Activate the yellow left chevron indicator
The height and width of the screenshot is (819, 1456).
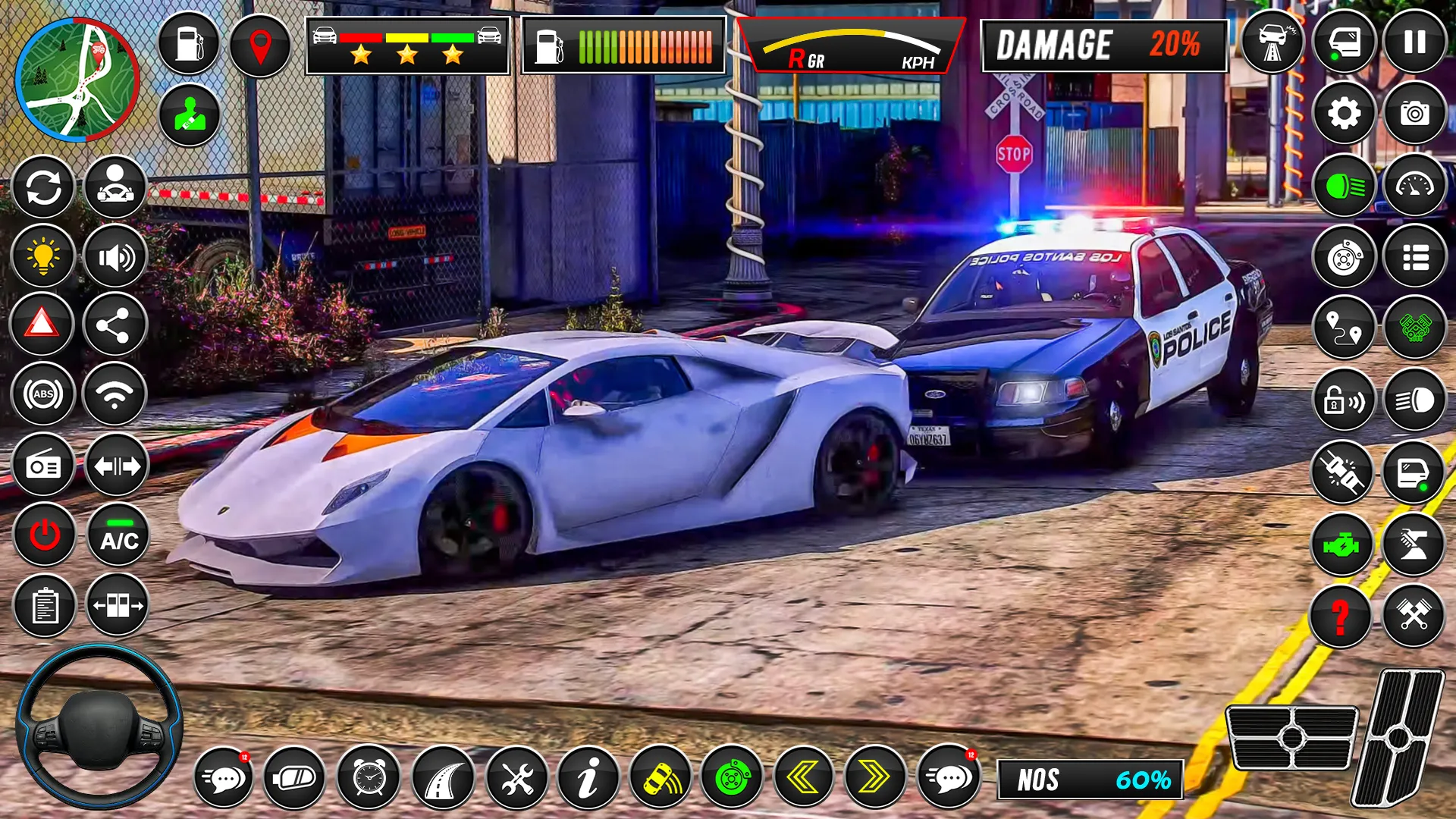point(803,777)
